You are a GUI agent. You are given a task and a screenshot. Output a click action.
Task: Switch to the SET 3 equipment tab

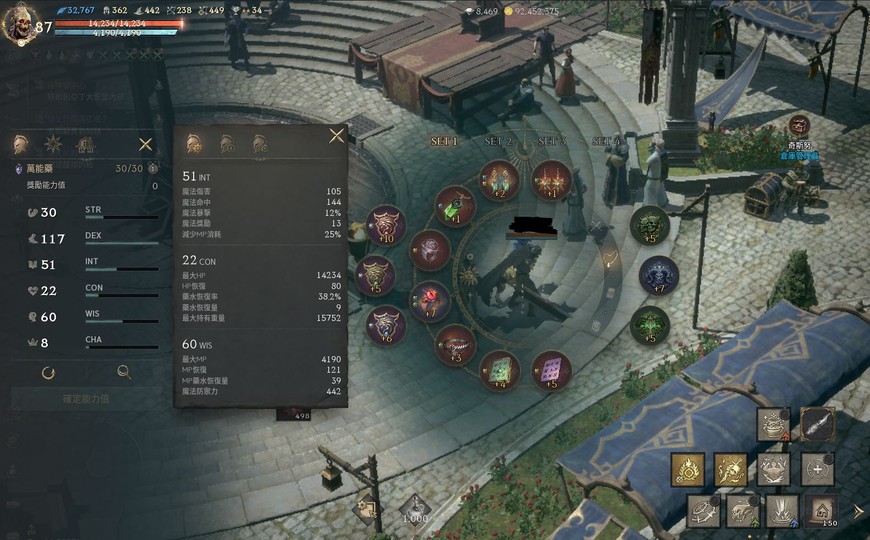(x=551, y=142)
